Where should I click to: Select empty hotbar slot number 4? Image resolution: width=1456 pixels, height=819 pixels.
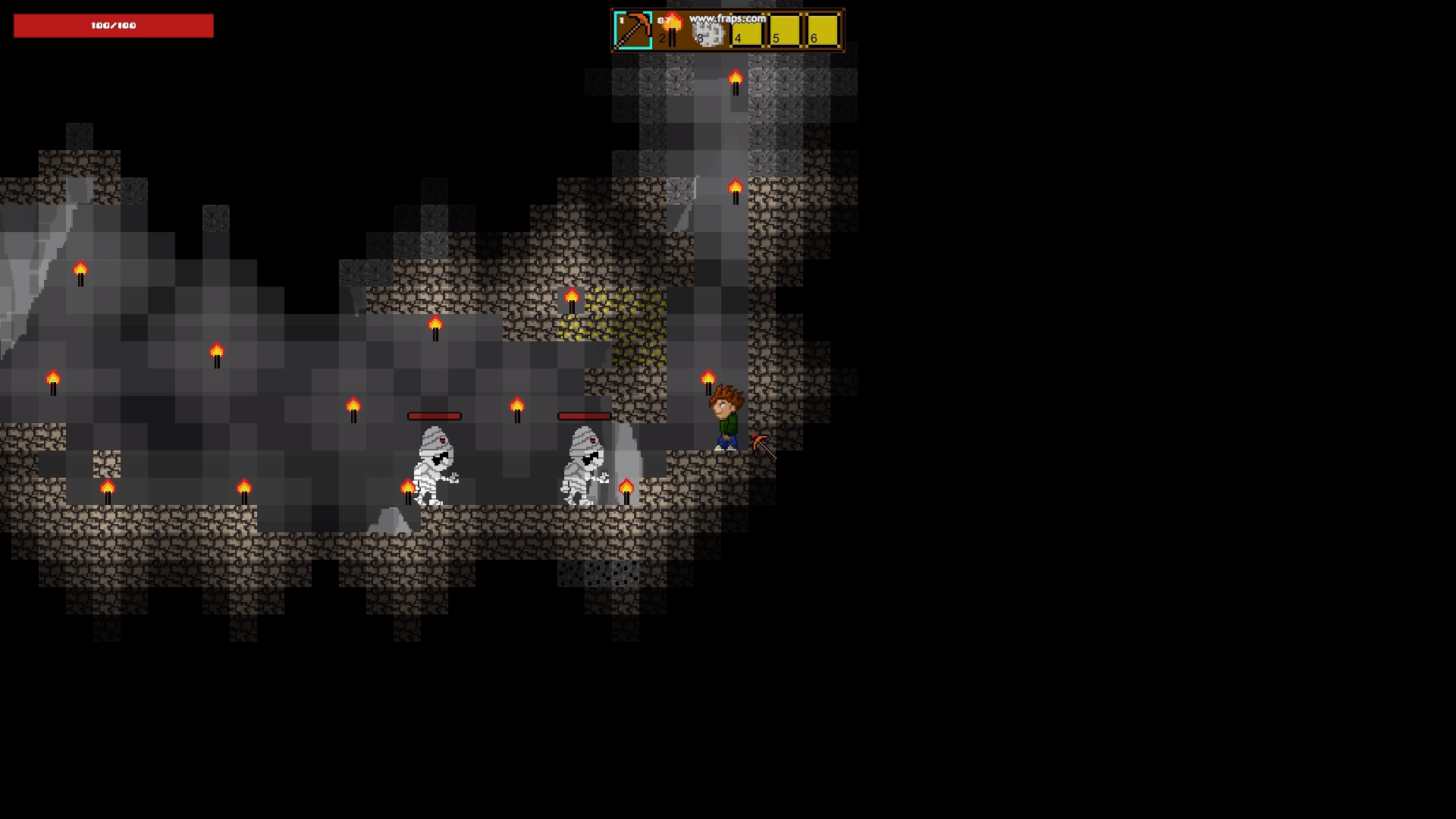coord(747,31)
